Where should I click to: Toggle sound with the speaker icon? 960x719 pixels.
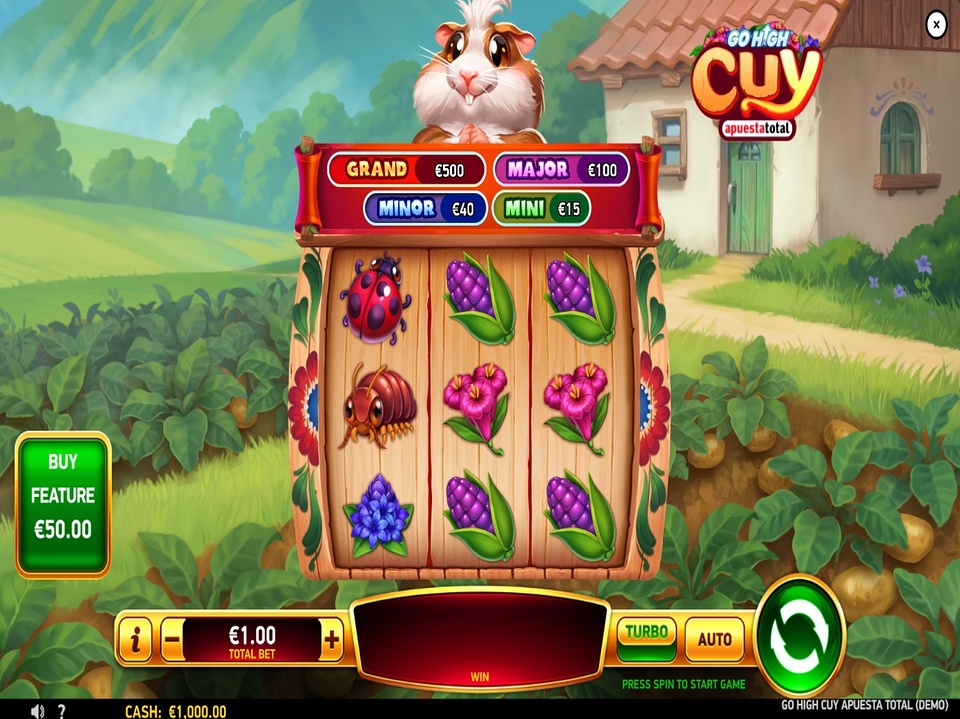(37, 711)
